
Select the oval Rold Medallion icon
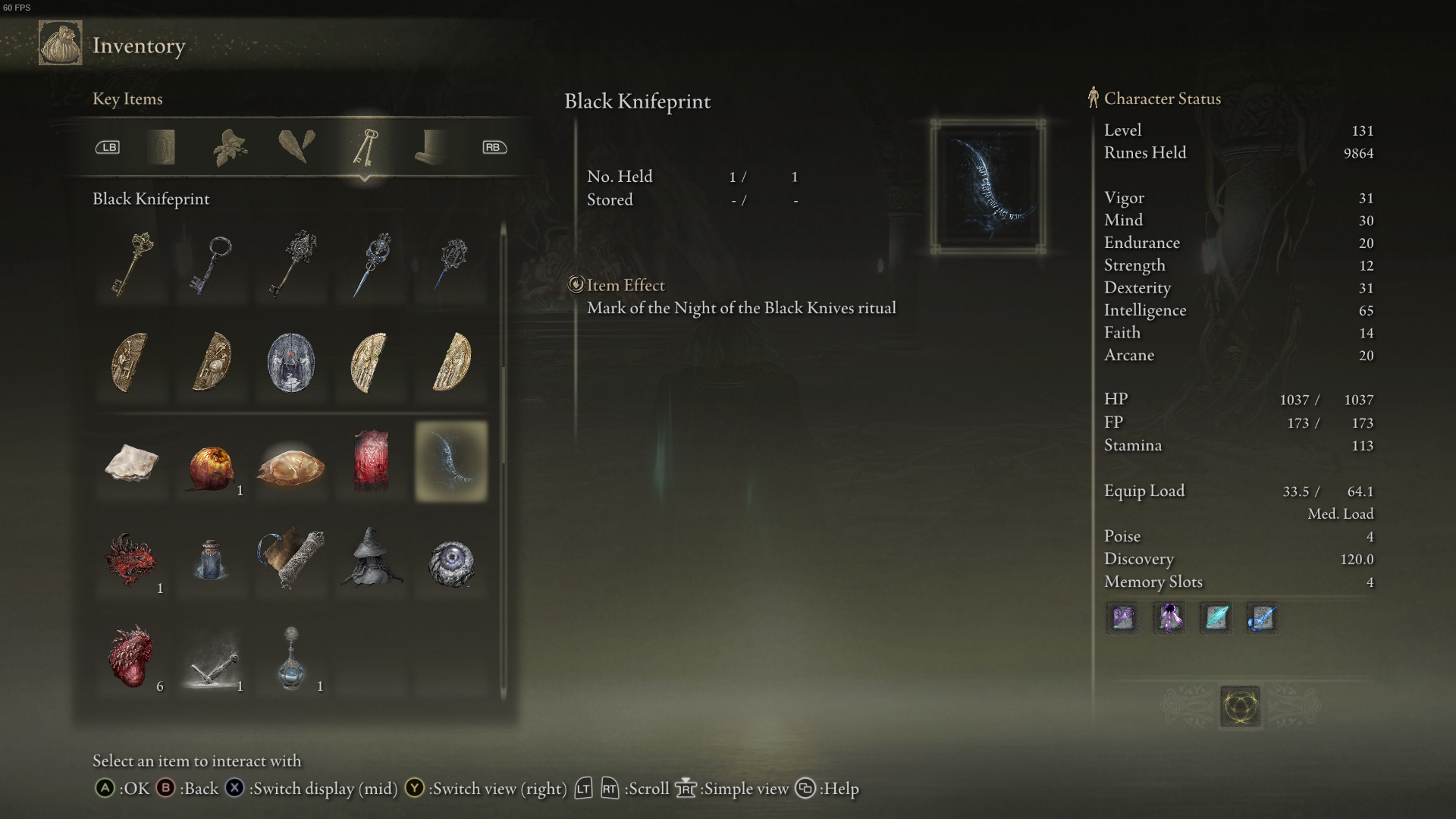click(x=291, y=364)
